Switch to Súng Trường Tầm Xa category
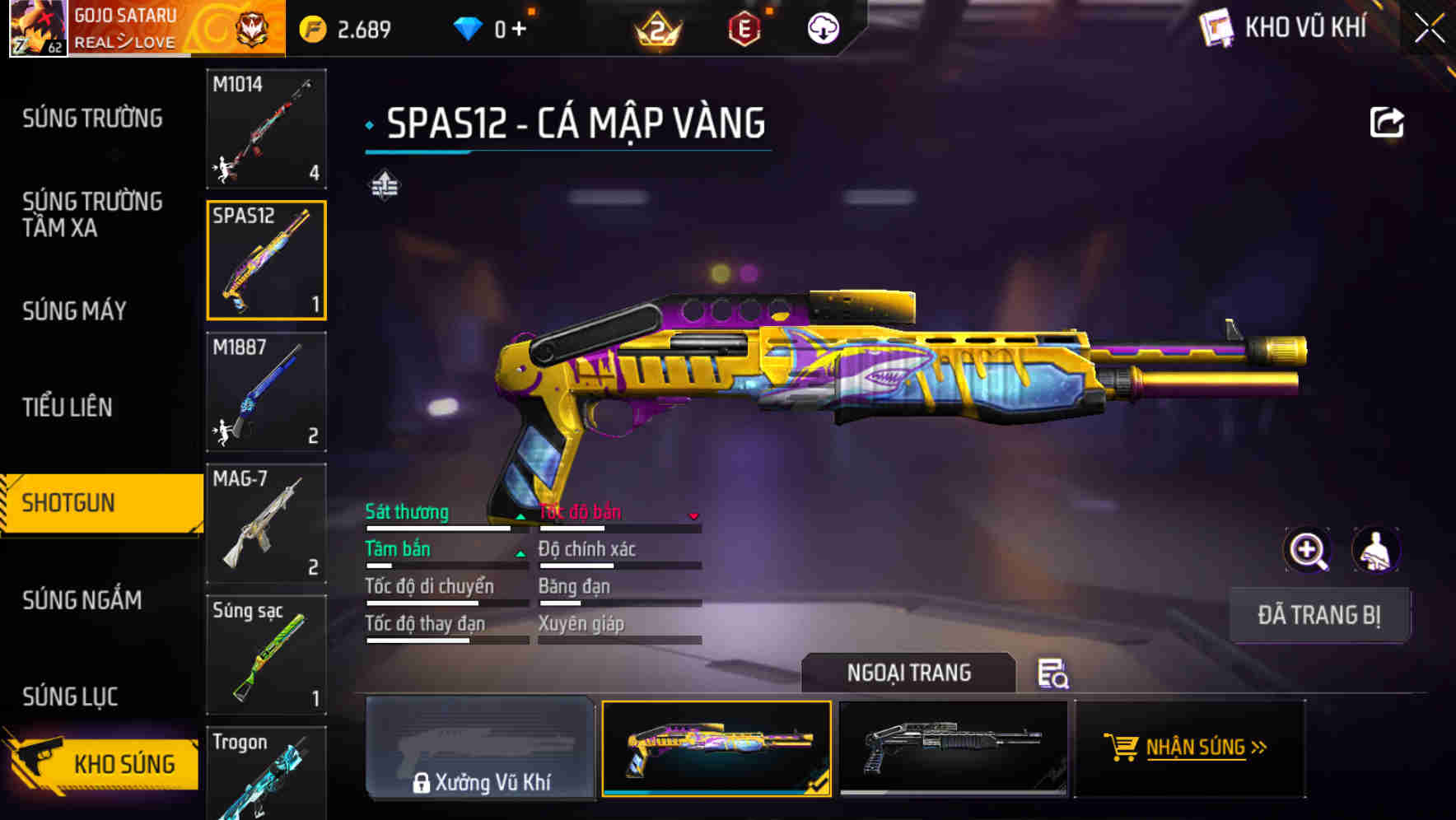 tap(92, 214)
